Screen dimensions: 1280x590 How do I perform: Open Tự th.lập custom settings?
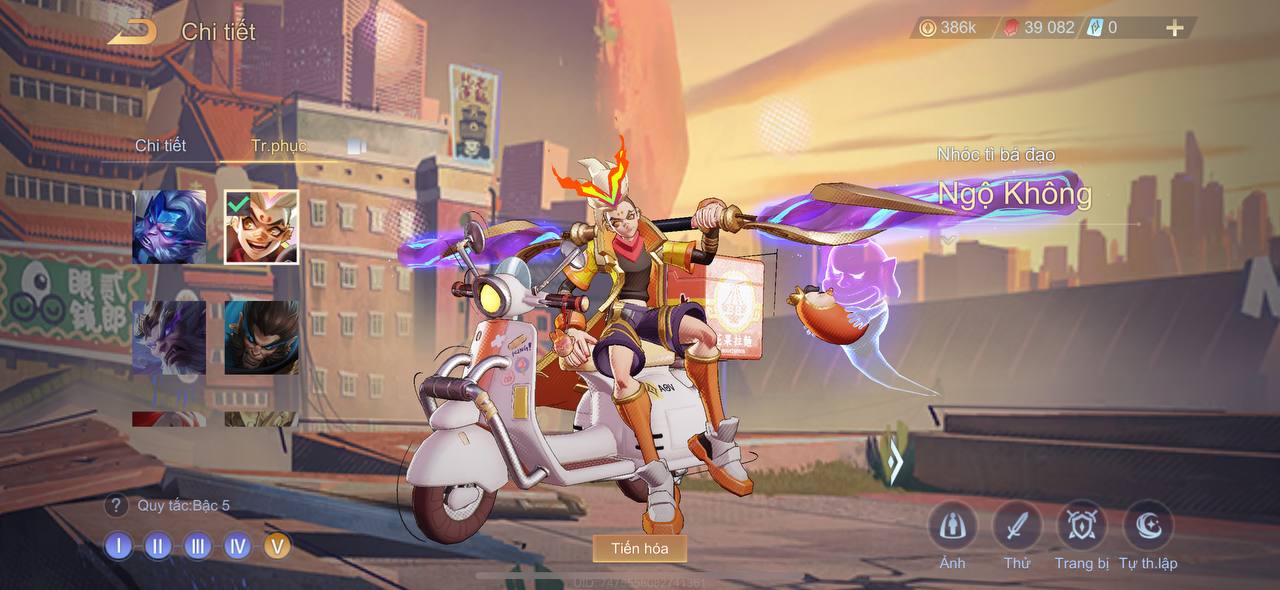click(x=1148, y=526)
